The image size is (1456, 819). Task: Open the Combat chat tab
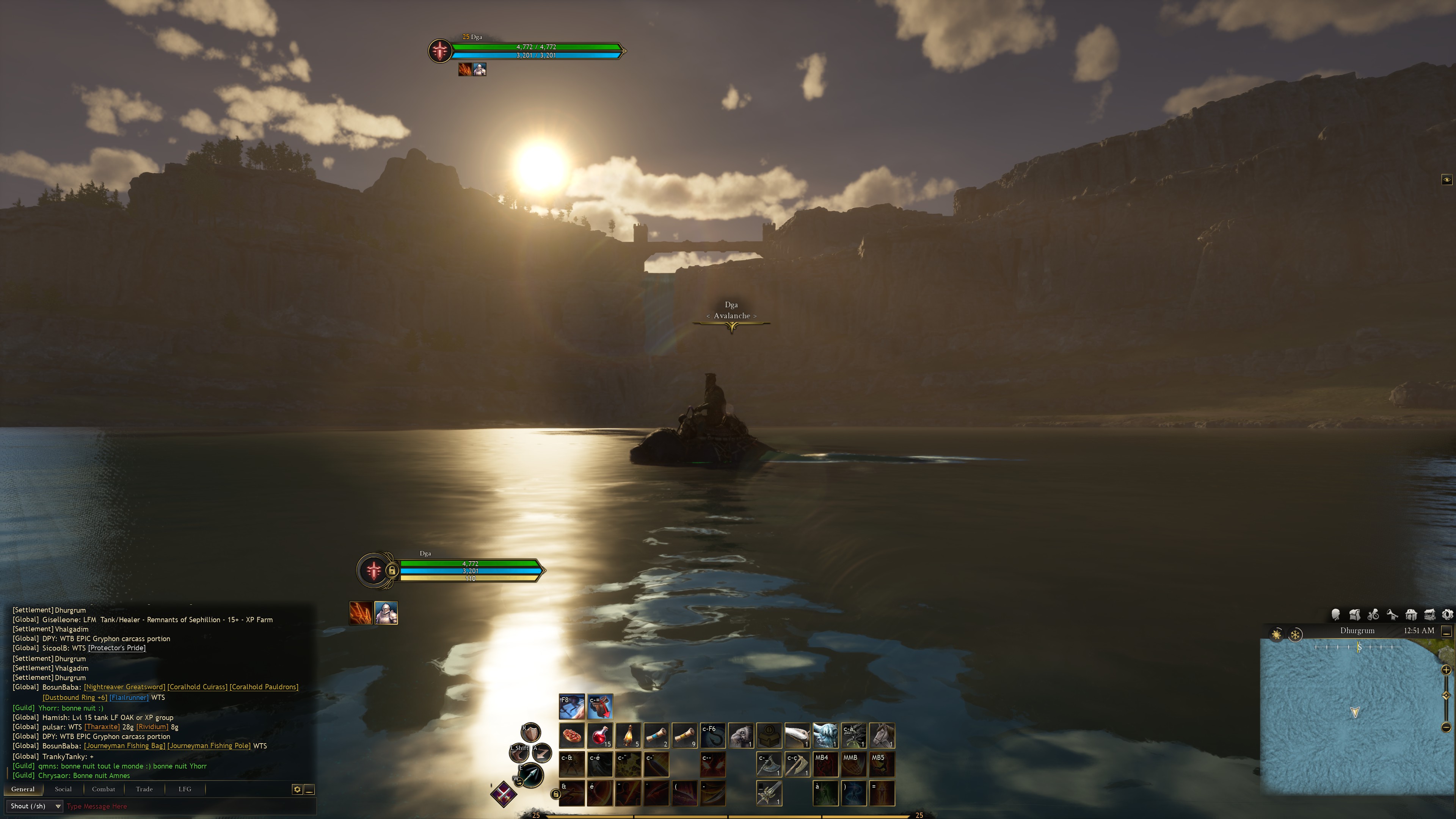tap(104, 789)
